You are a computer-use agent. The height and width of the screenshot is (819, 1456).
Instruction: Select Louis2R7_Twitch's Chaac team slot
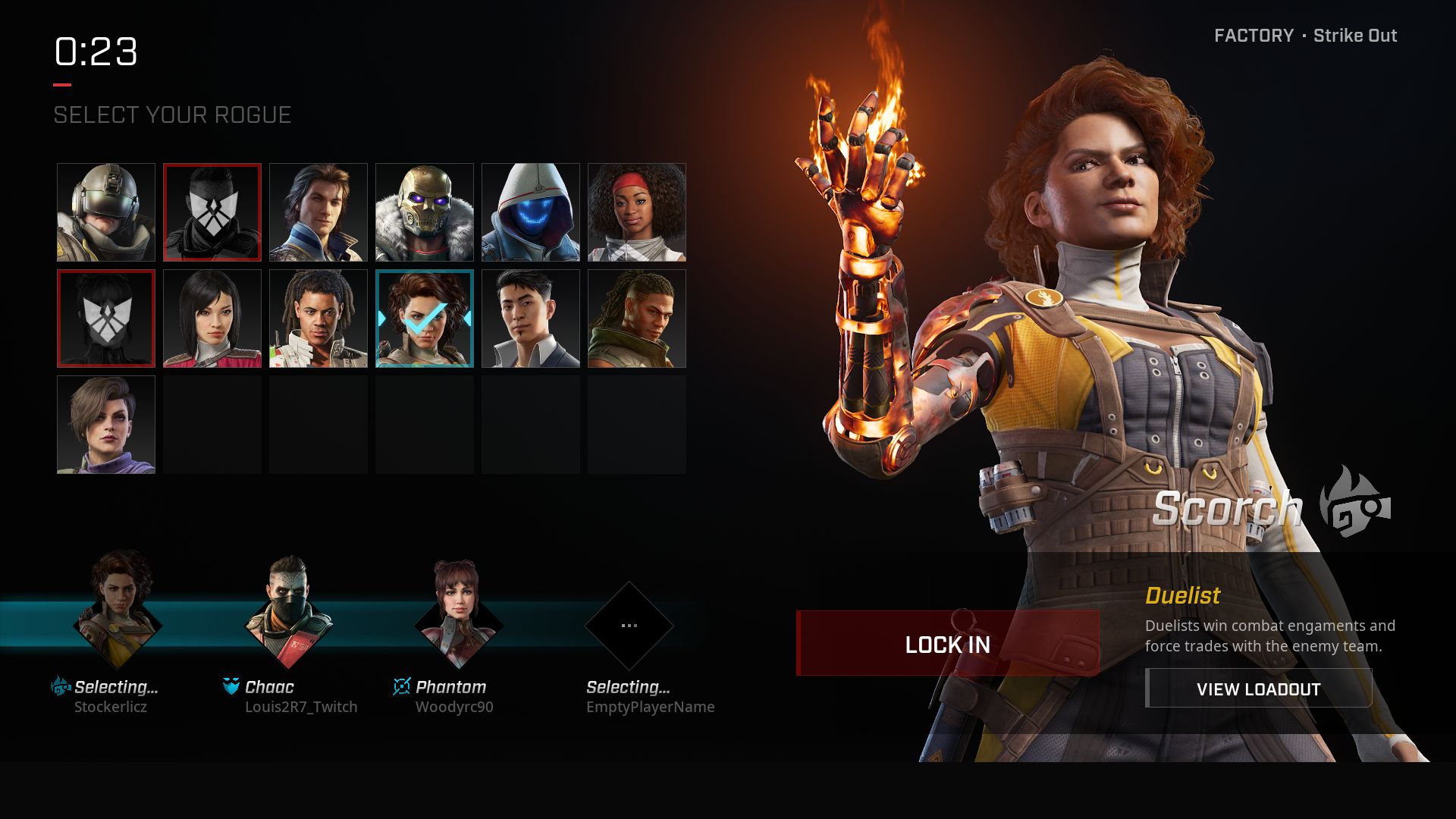click(x=288, y=618)
